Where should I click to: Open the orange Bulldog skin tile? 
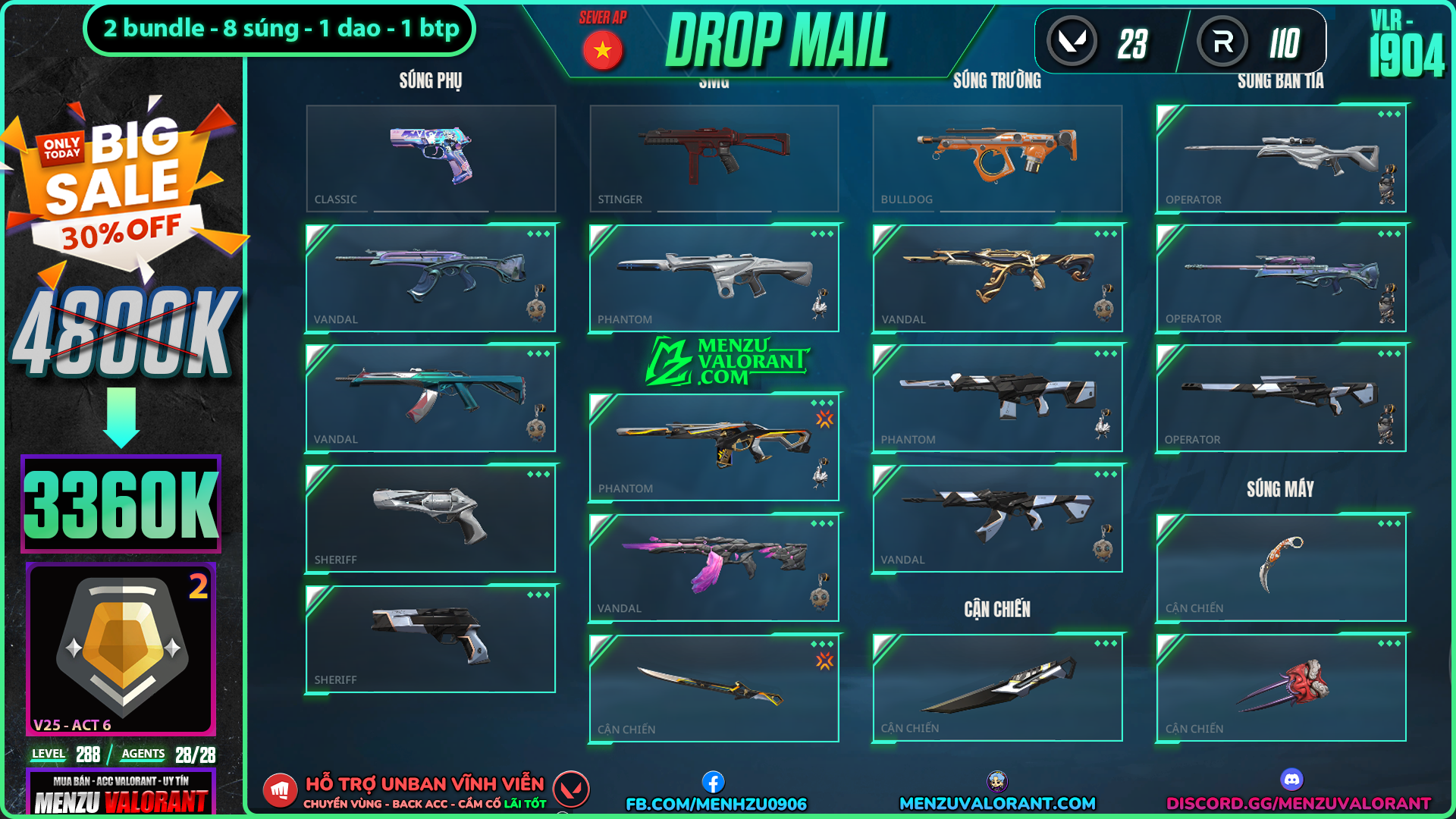(997, 158)
